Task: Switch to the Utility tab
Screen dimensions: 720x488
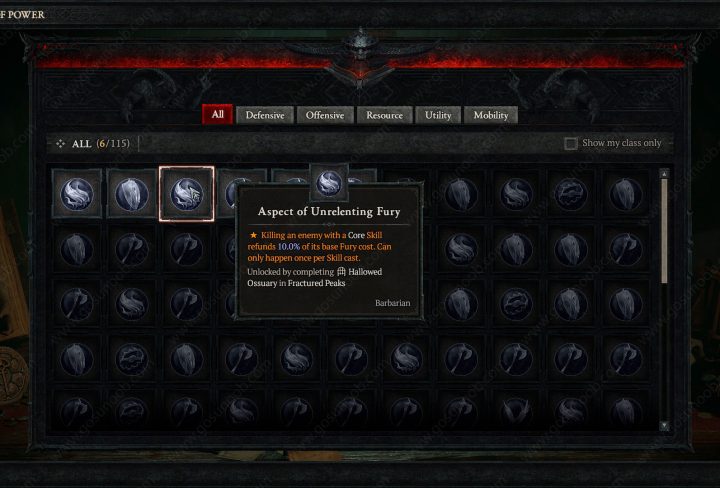Action: (438, 115)
